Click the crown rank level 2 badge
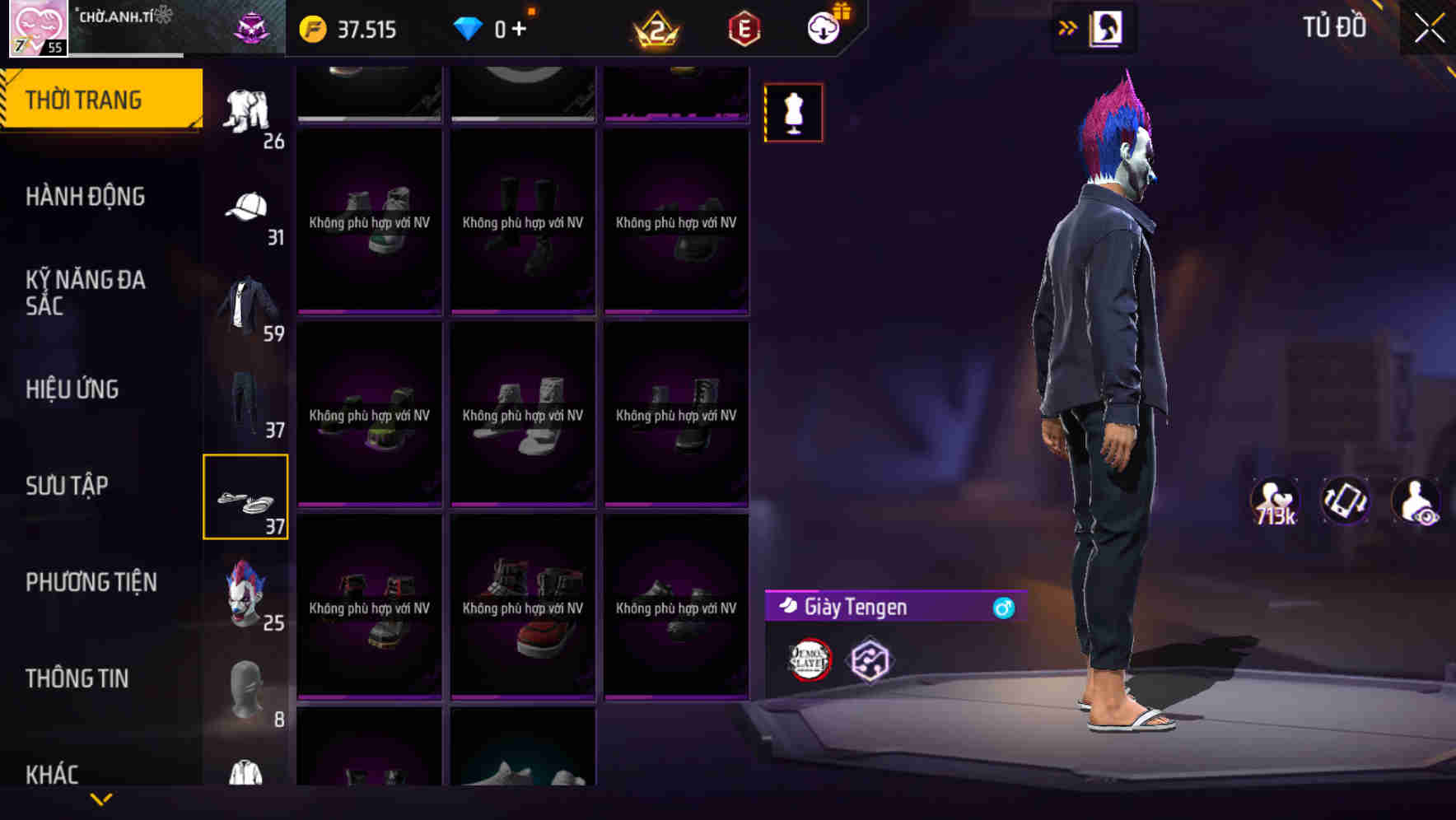 click(655, 29)
